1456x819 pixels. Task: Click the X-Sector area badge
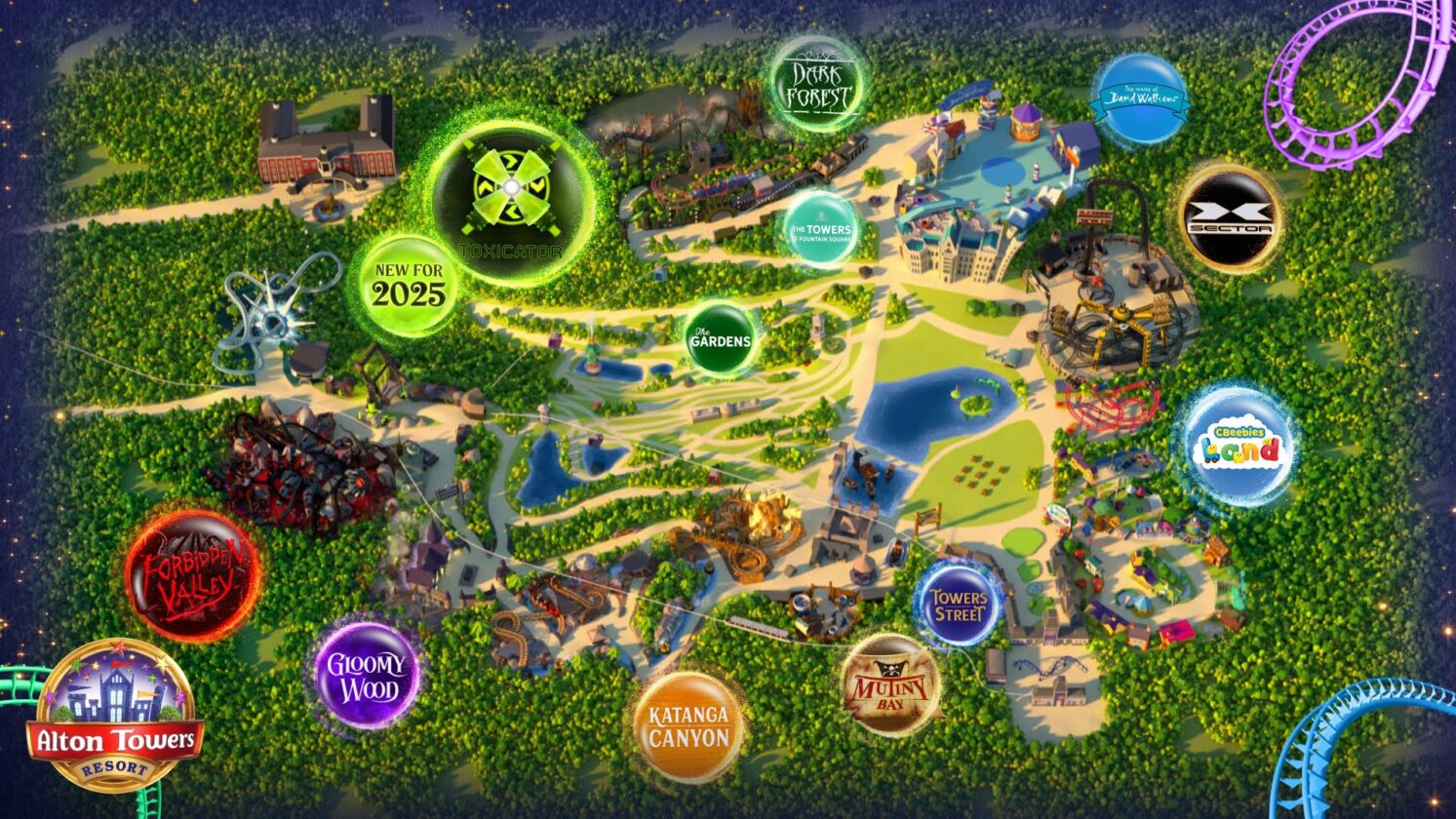tap(1233, 216)
